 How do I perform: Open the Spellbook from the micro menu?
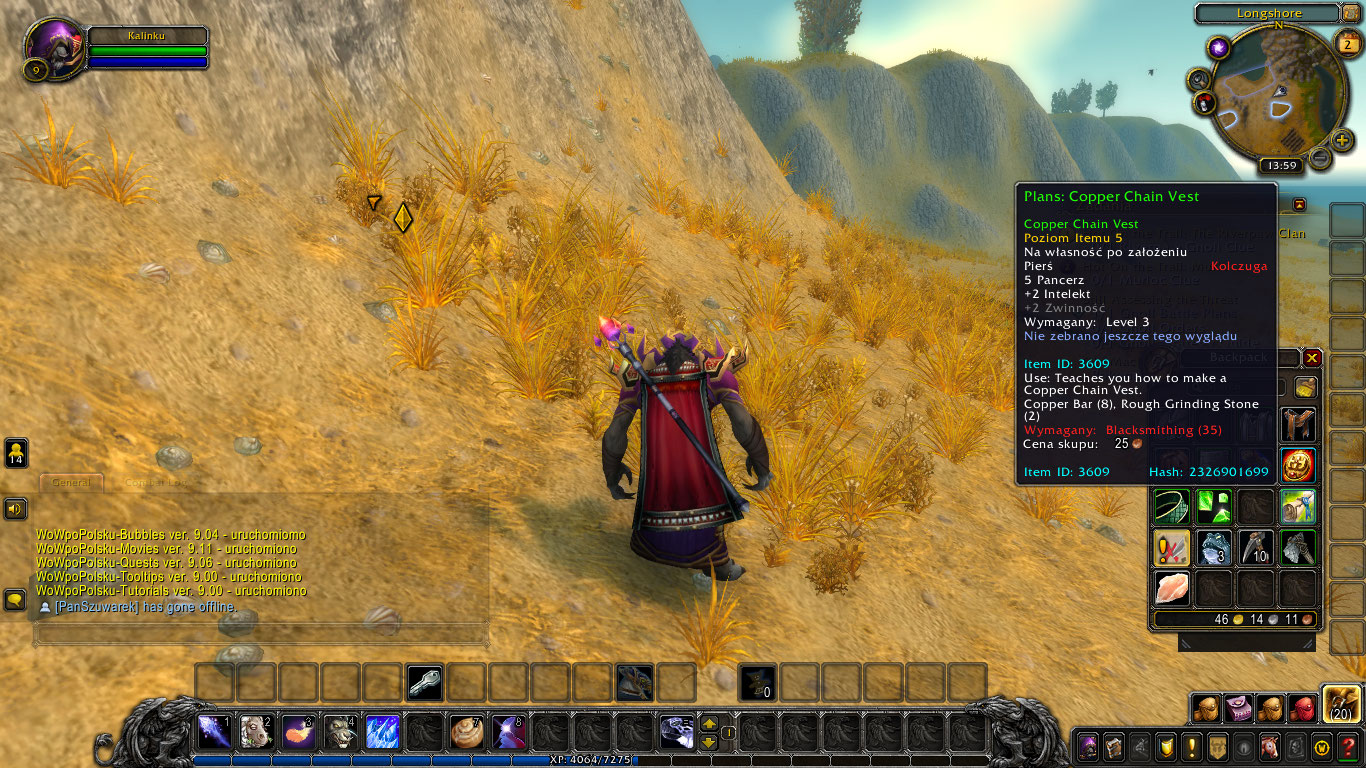pos(1113,746)
